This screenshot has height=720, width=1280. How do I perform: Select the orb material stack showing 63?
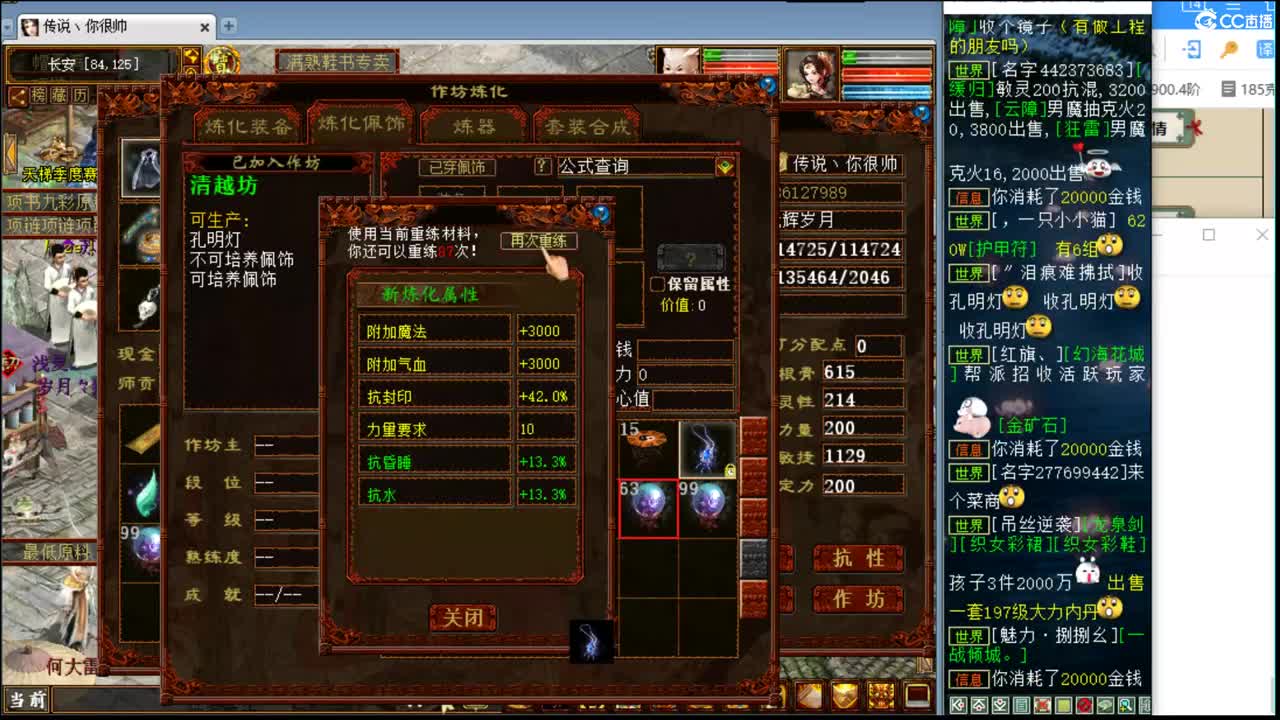coord(648,508)
